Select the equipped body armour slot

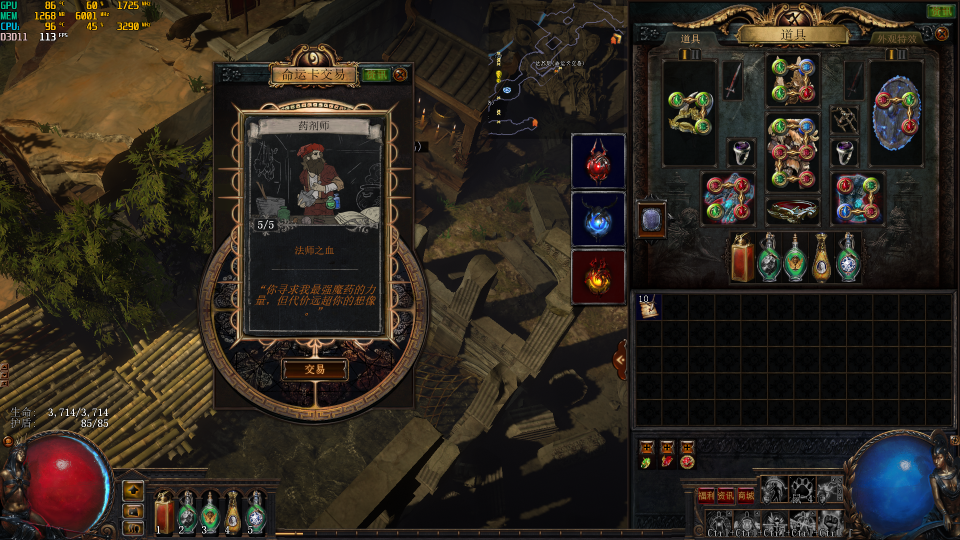pyautogui.click(x=792, y=152)
